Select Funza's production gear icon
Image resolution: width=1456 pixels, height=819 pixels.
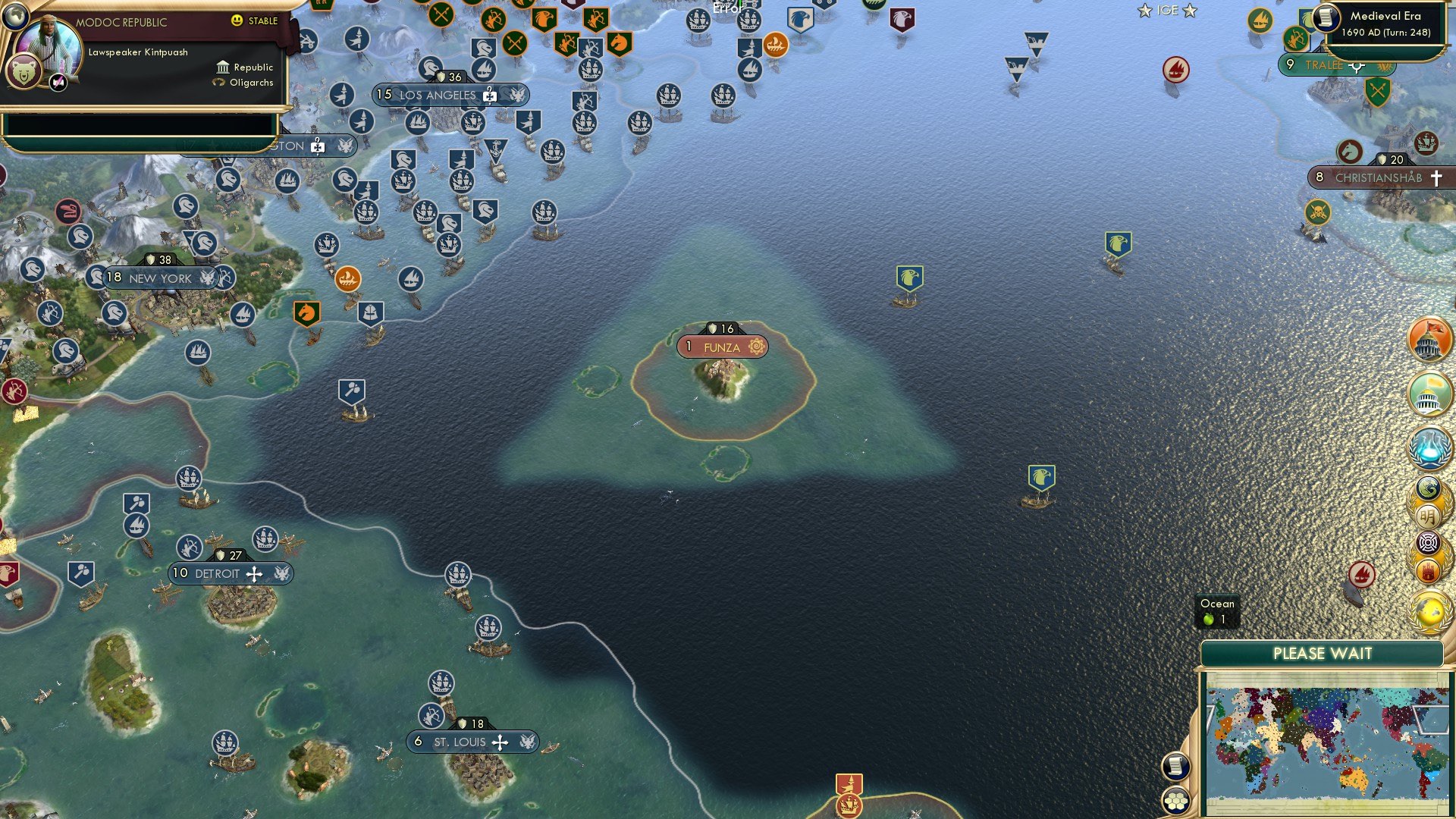click(755, 347)
